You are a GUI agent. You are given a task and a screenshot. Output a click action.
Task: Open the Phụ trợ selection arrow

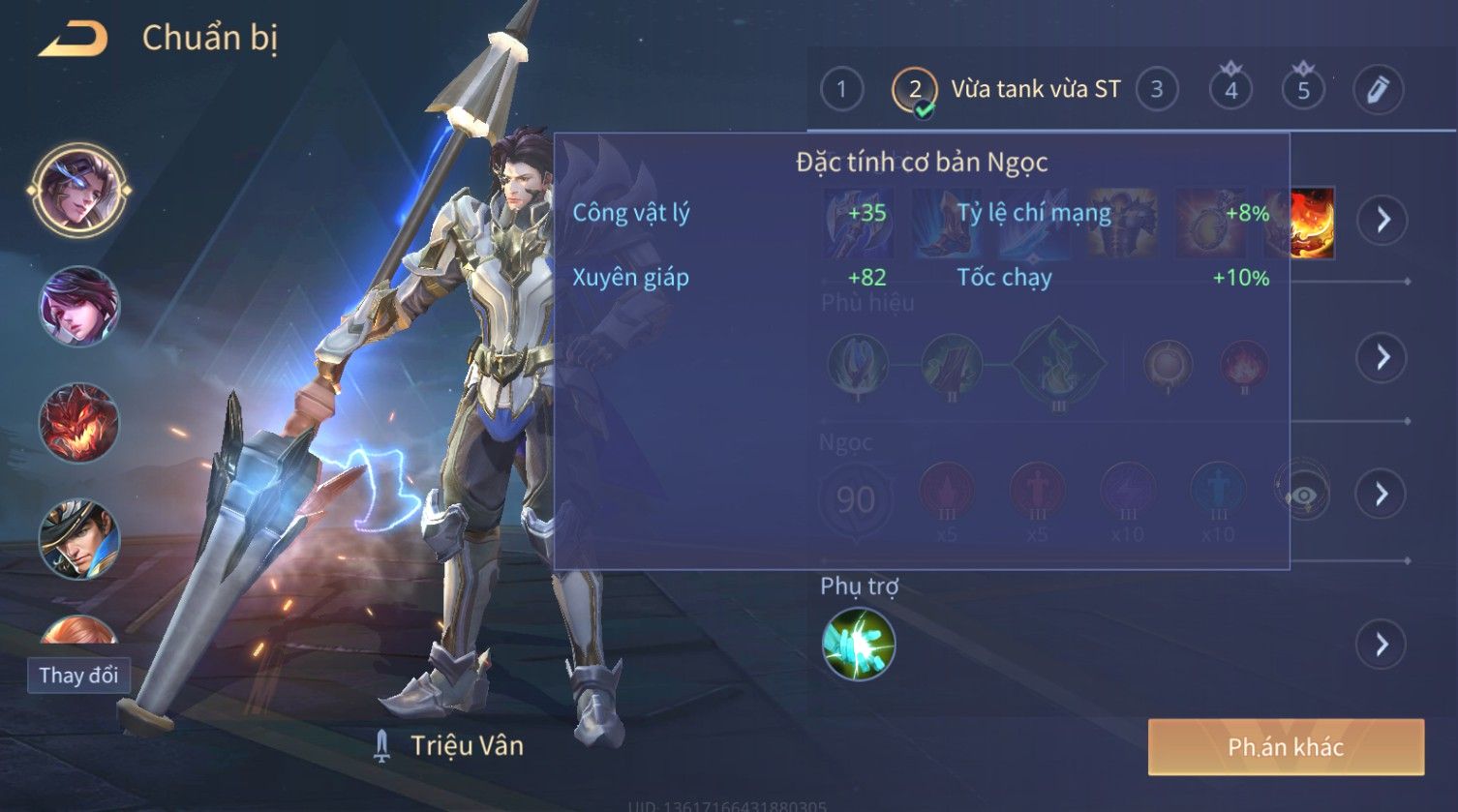[1382, 645]
